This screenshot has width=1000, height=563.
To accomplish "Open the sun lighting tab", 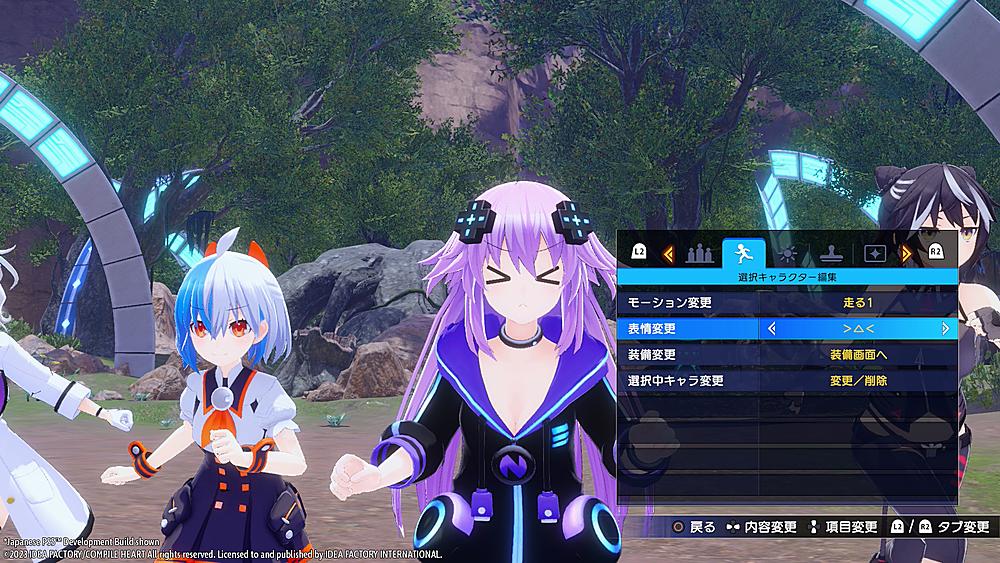I will tap(788, 253).
